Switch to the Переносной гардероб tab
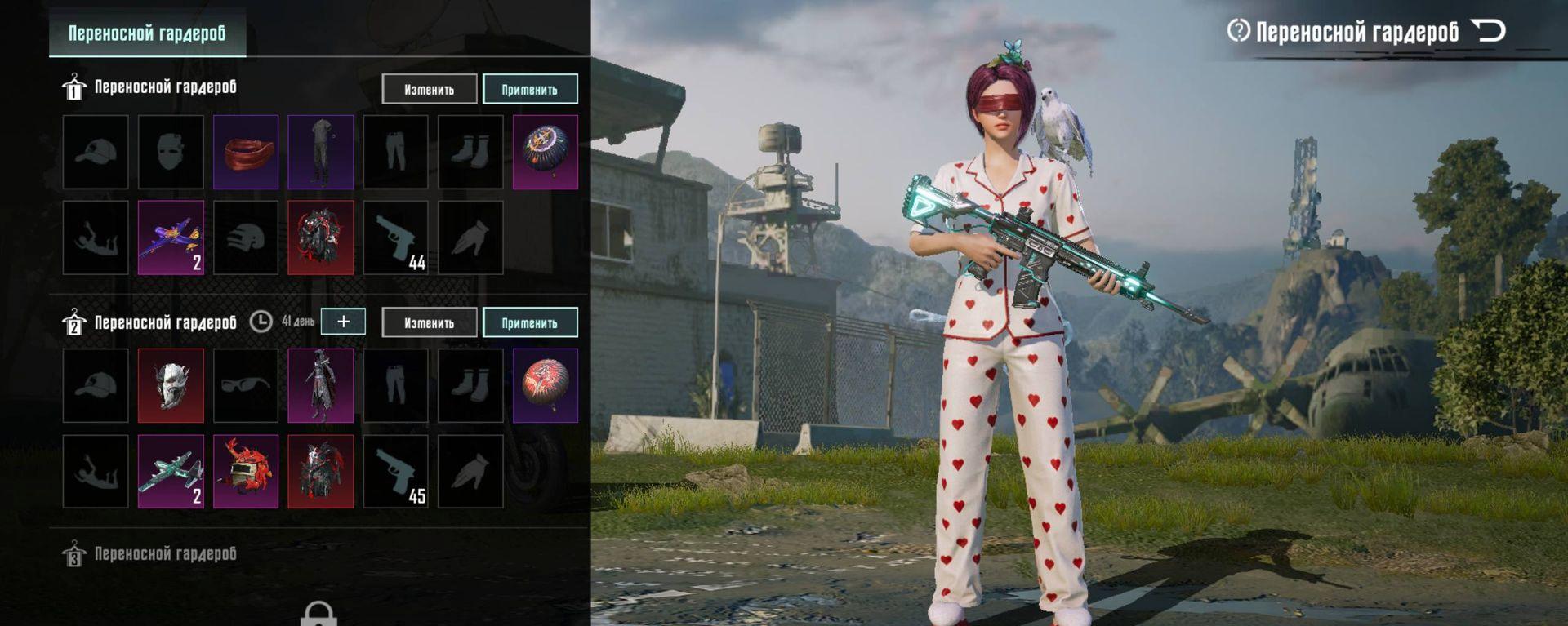This screenshot has width=1568, height=626. coord(147,33)
